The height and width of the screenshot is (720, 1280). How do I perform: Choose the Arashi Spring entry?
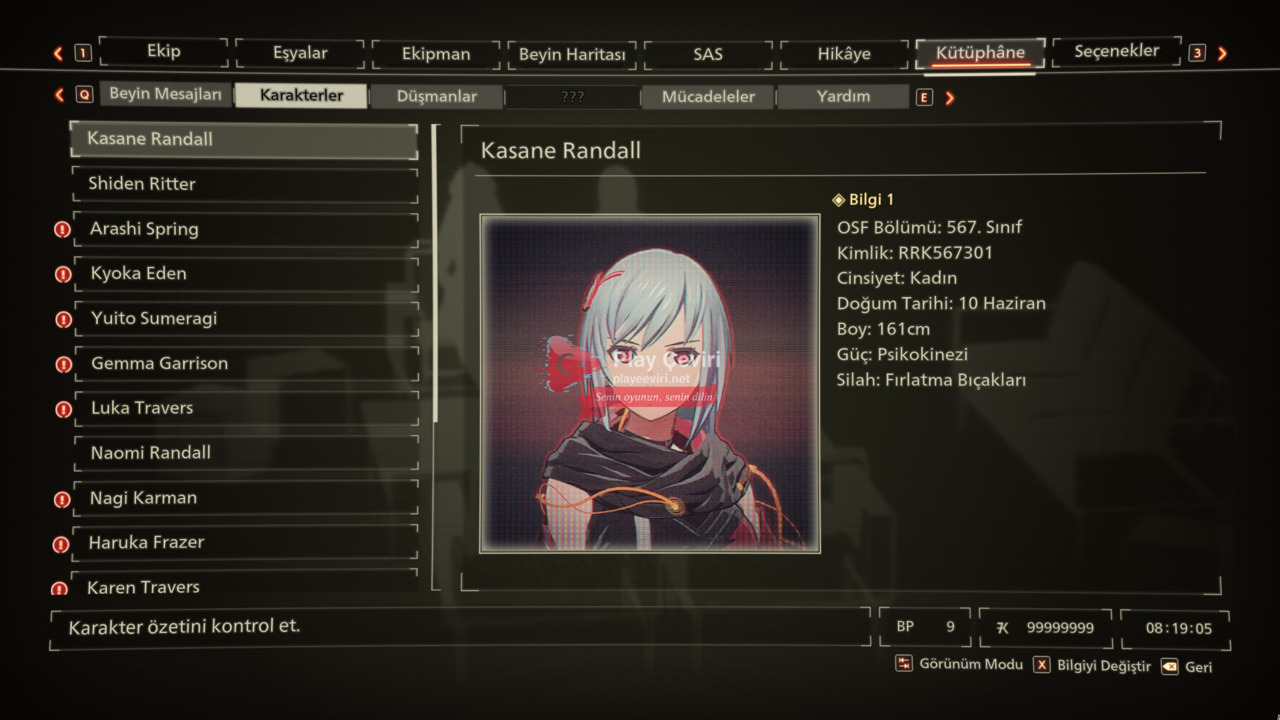tap(244, 229)
